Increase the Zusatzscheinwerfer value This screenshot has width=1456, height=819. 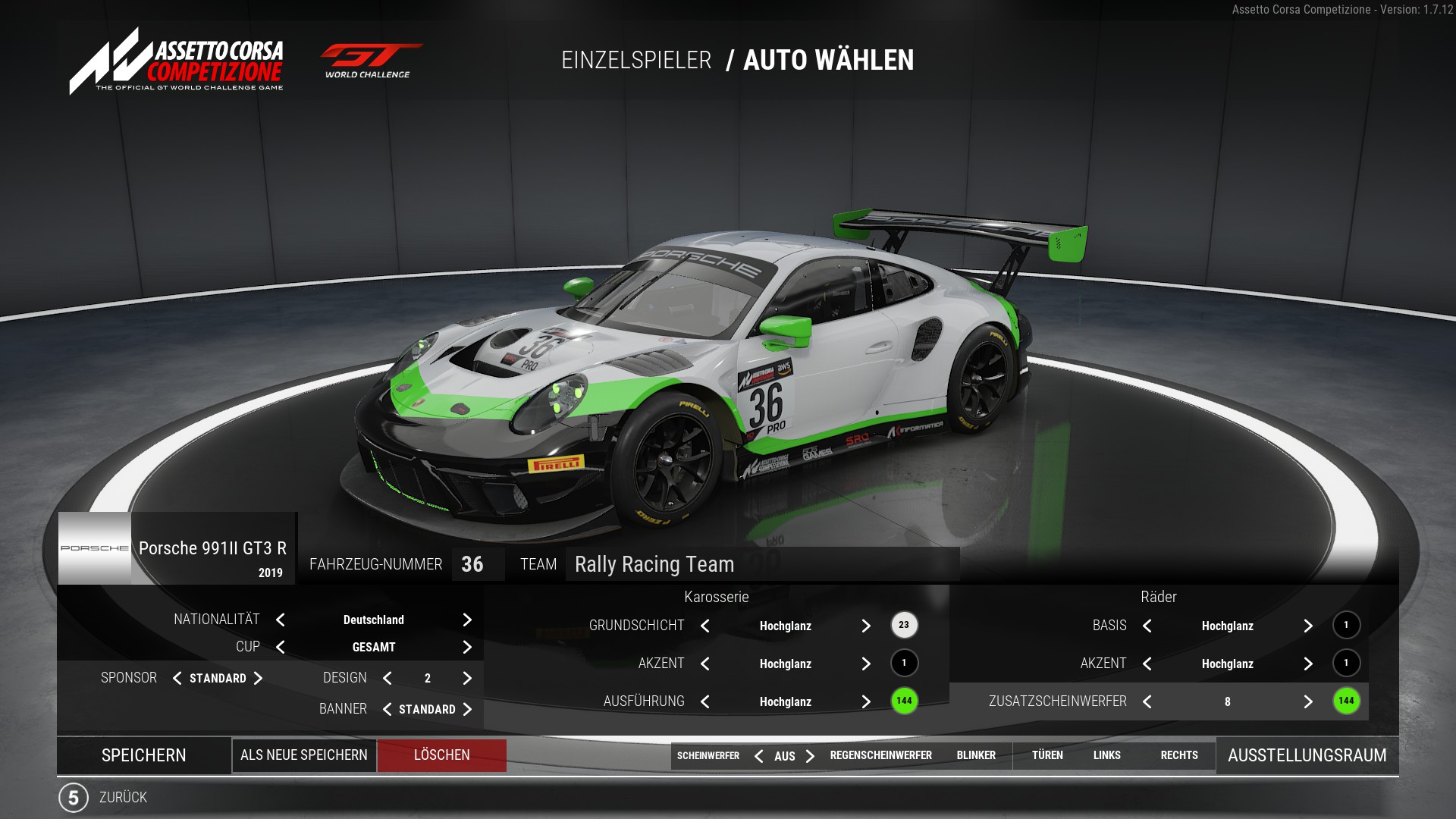click(x=1308, y=701)
